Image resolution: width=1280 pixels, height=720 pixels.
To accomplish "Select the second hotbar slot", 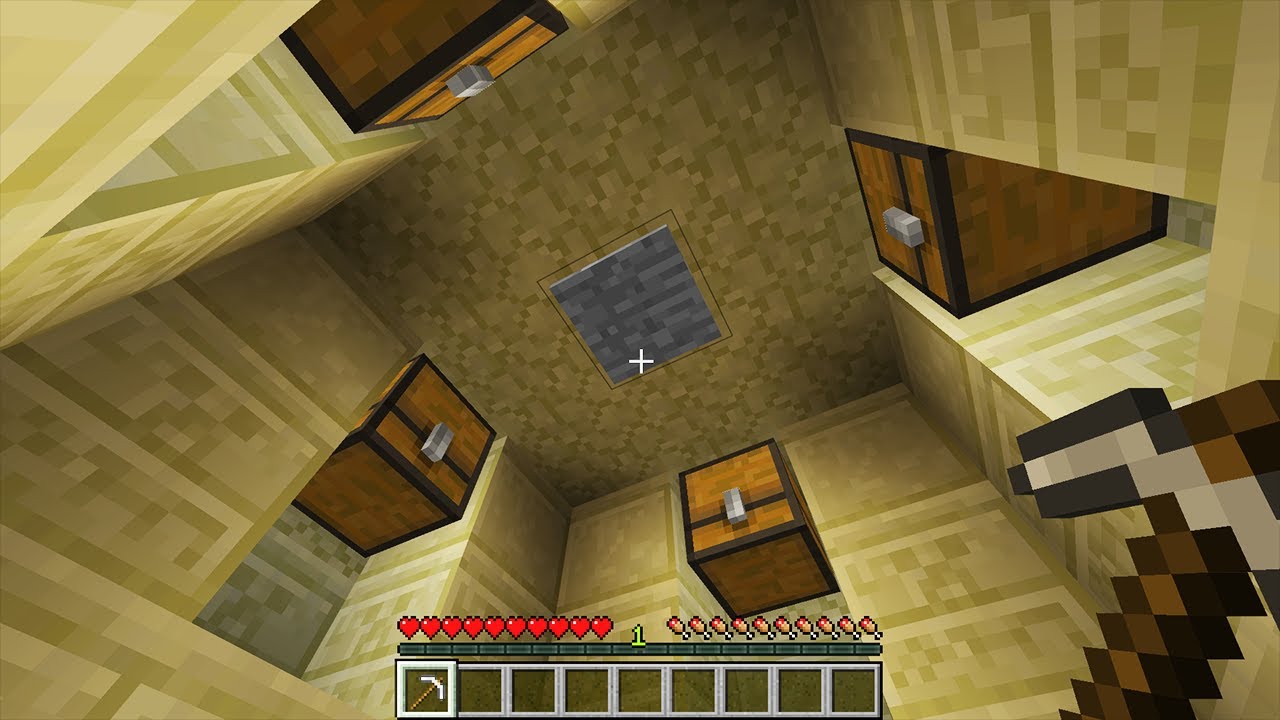I will 482,688.
